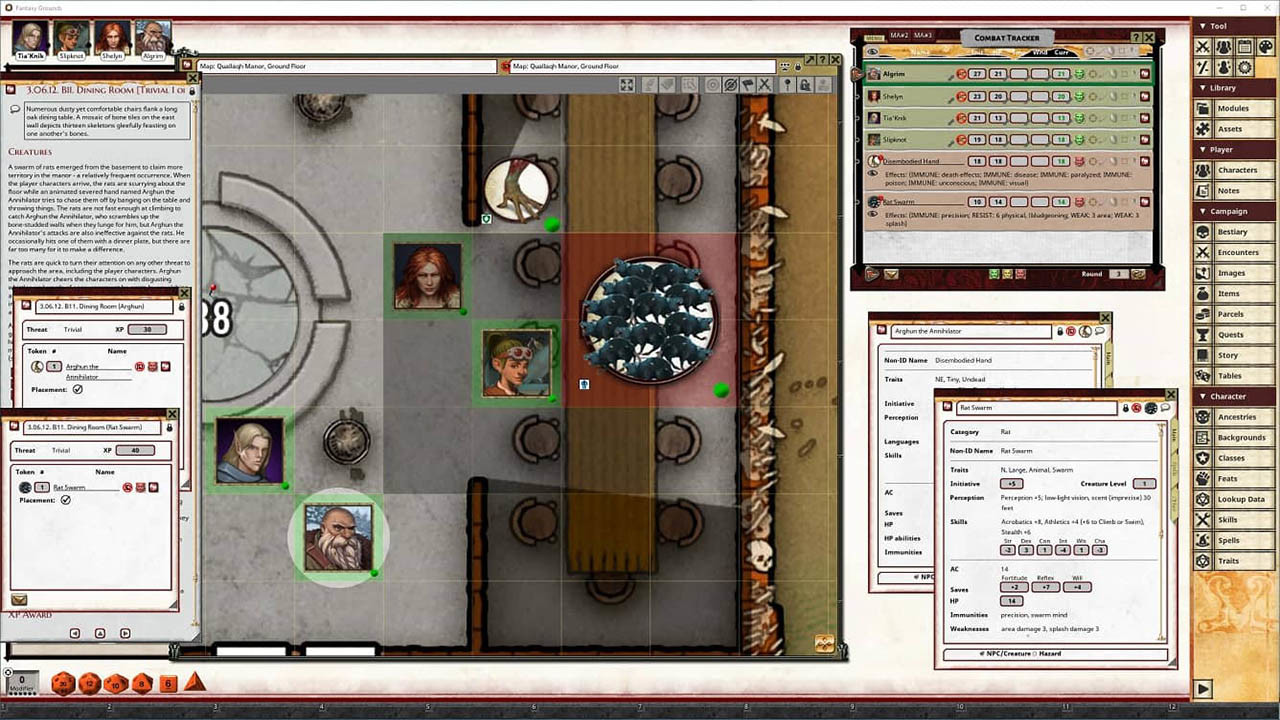The width and height of the screenshot is (1280, 720).
Task: Toggle the eye visibility icon in the Combat Tracker header
Action: pyautogui.click(x=871, y=52)
